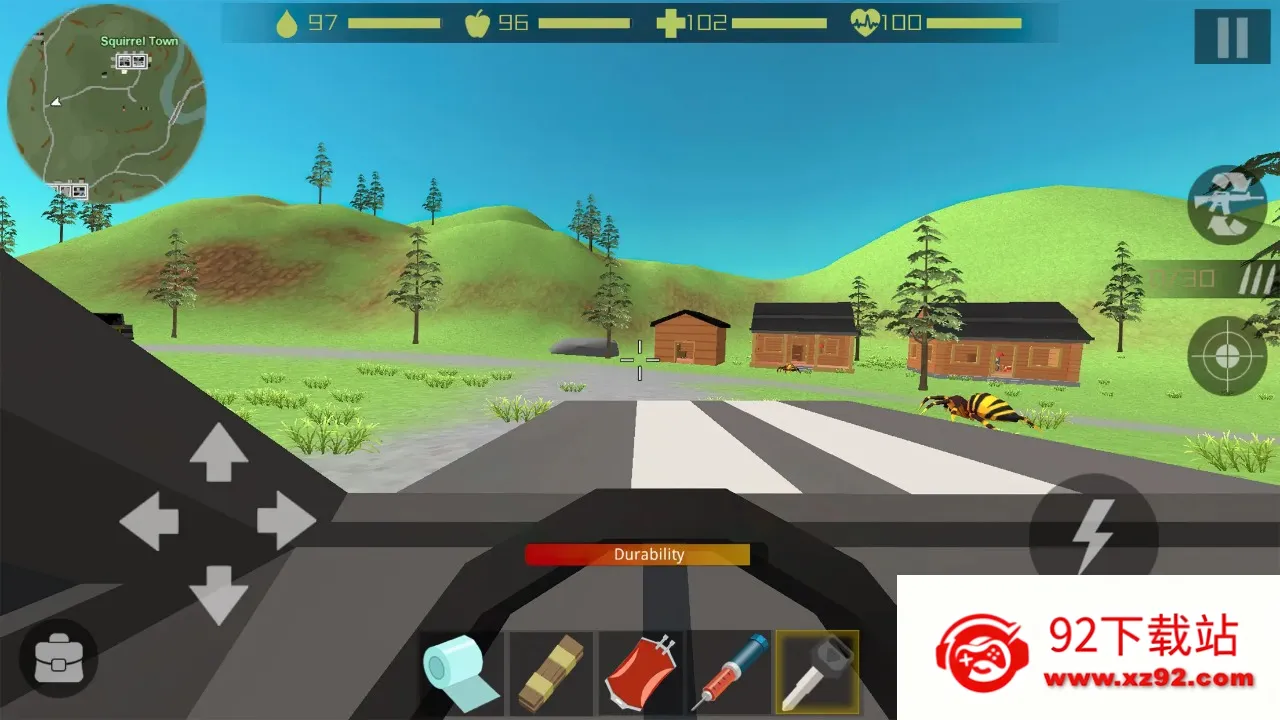Open the backpack inventory
Screen dimensions: 1280x720
click(57, 658)
